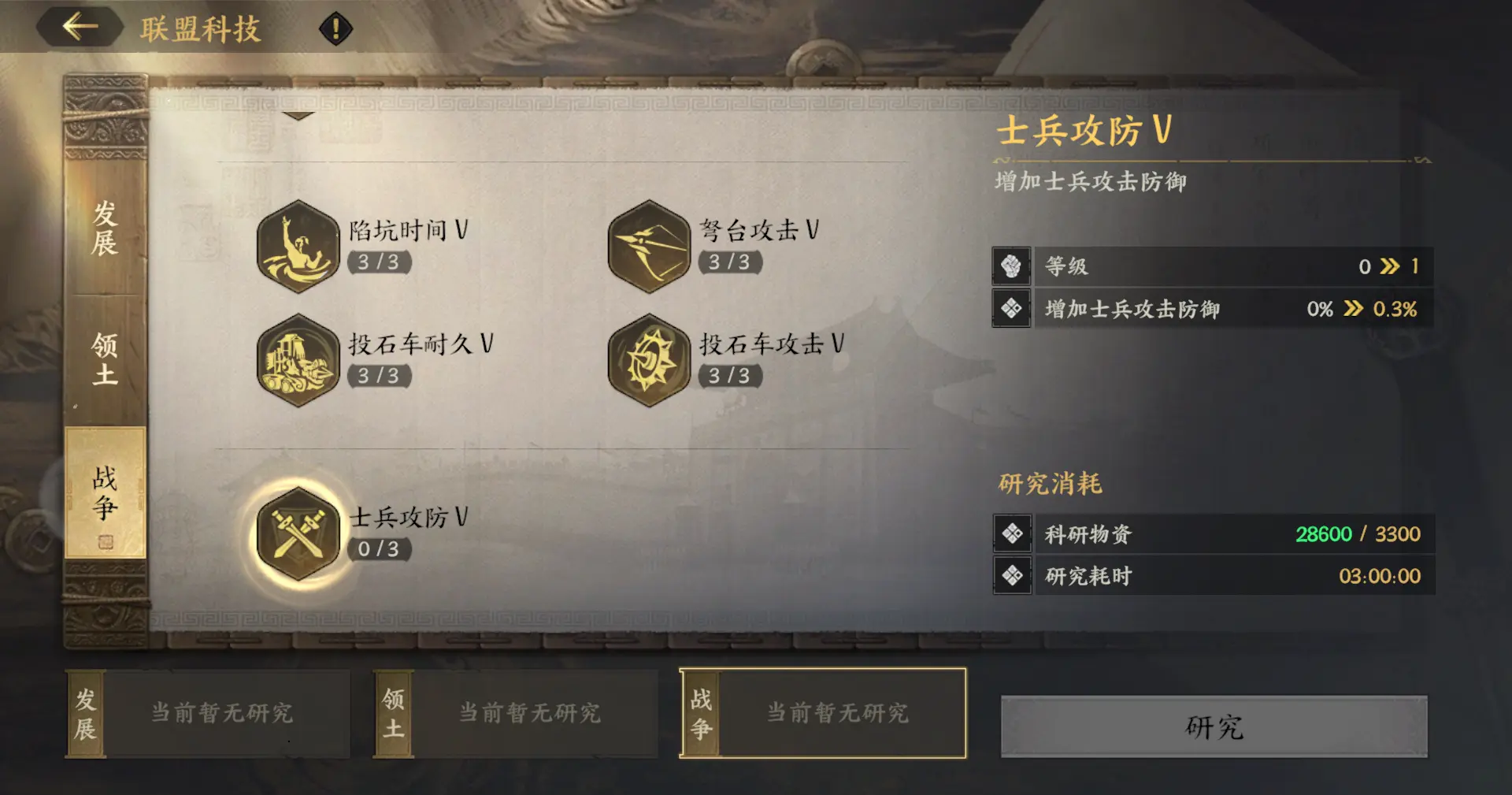Select the highlighted 士兵攻防V crossed-swords icon

pyautogui.click(x=299, y=534)
